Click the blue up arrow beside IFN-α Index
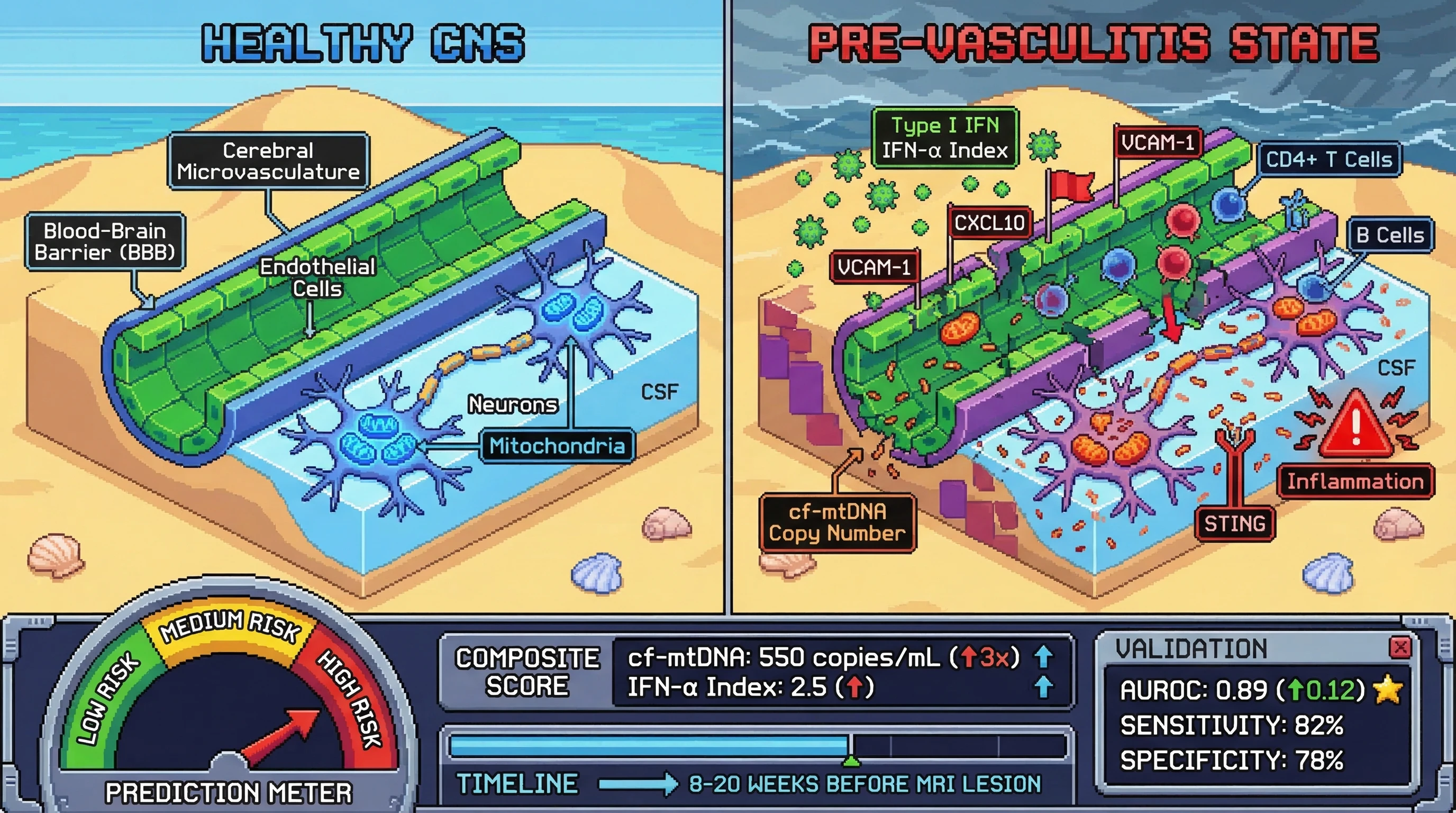This screenshot has height=813, width=1456. tap(1043, 688)
